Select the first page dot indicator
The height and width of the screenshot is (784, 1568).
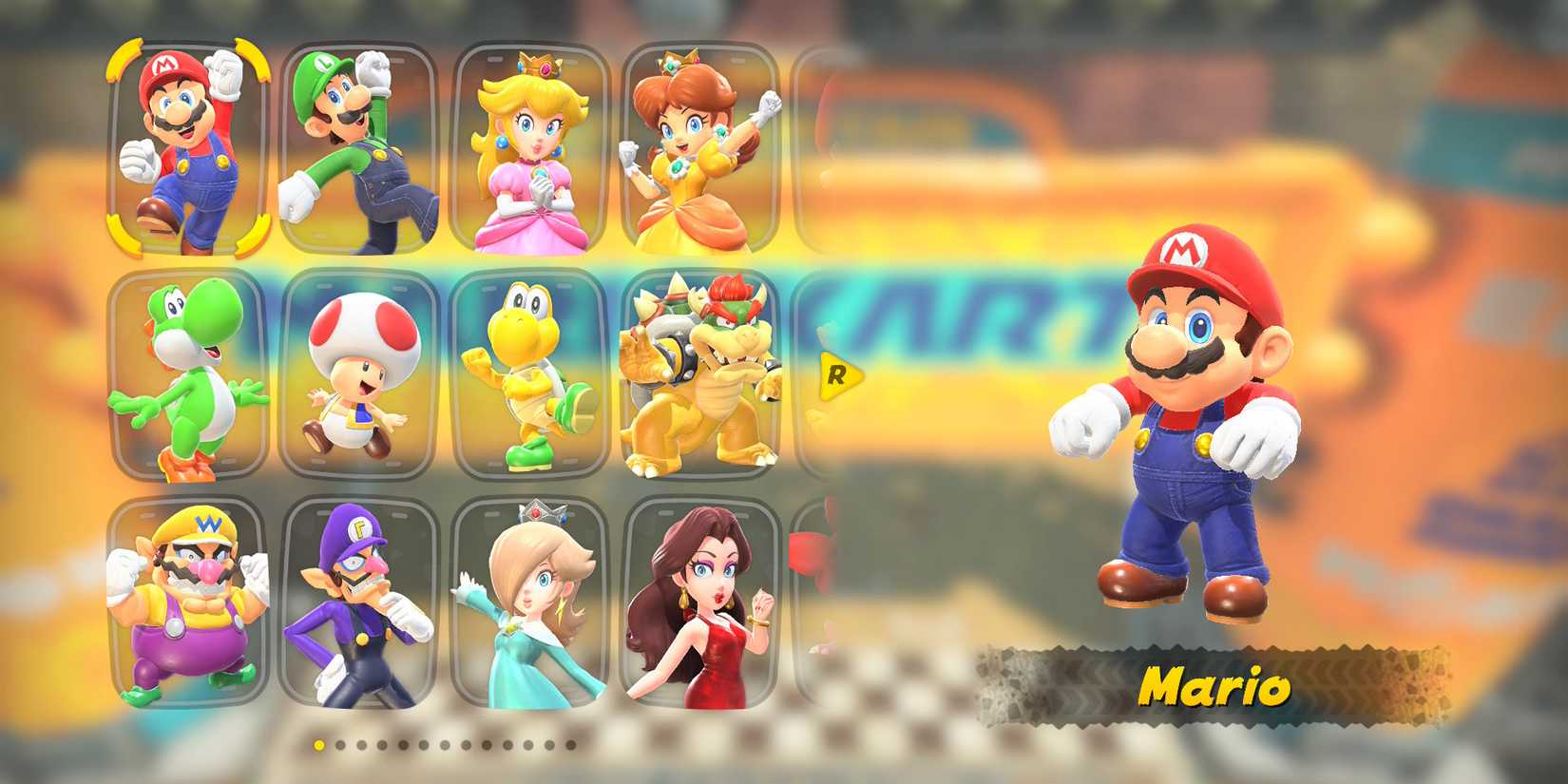(318, 745)
